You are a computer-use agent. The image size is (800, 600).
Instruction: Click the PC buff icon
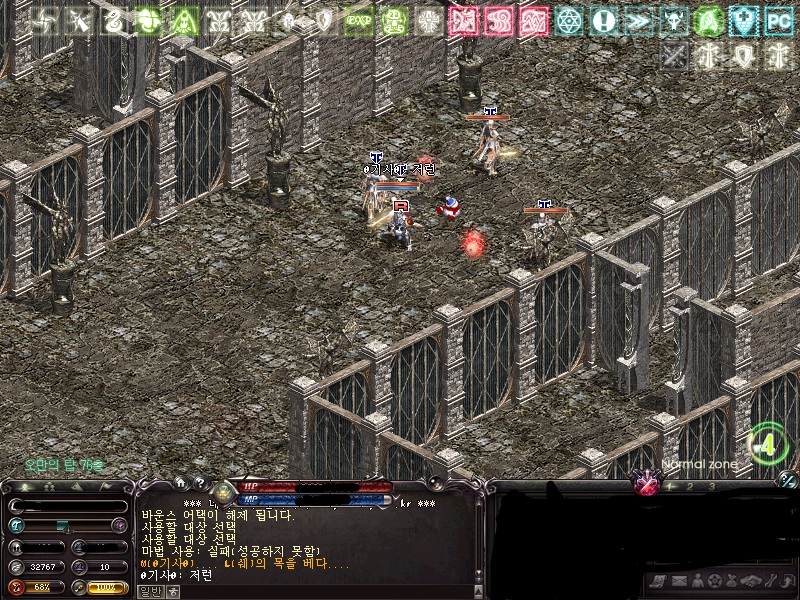pyautogui.click(x=778, y=21)
